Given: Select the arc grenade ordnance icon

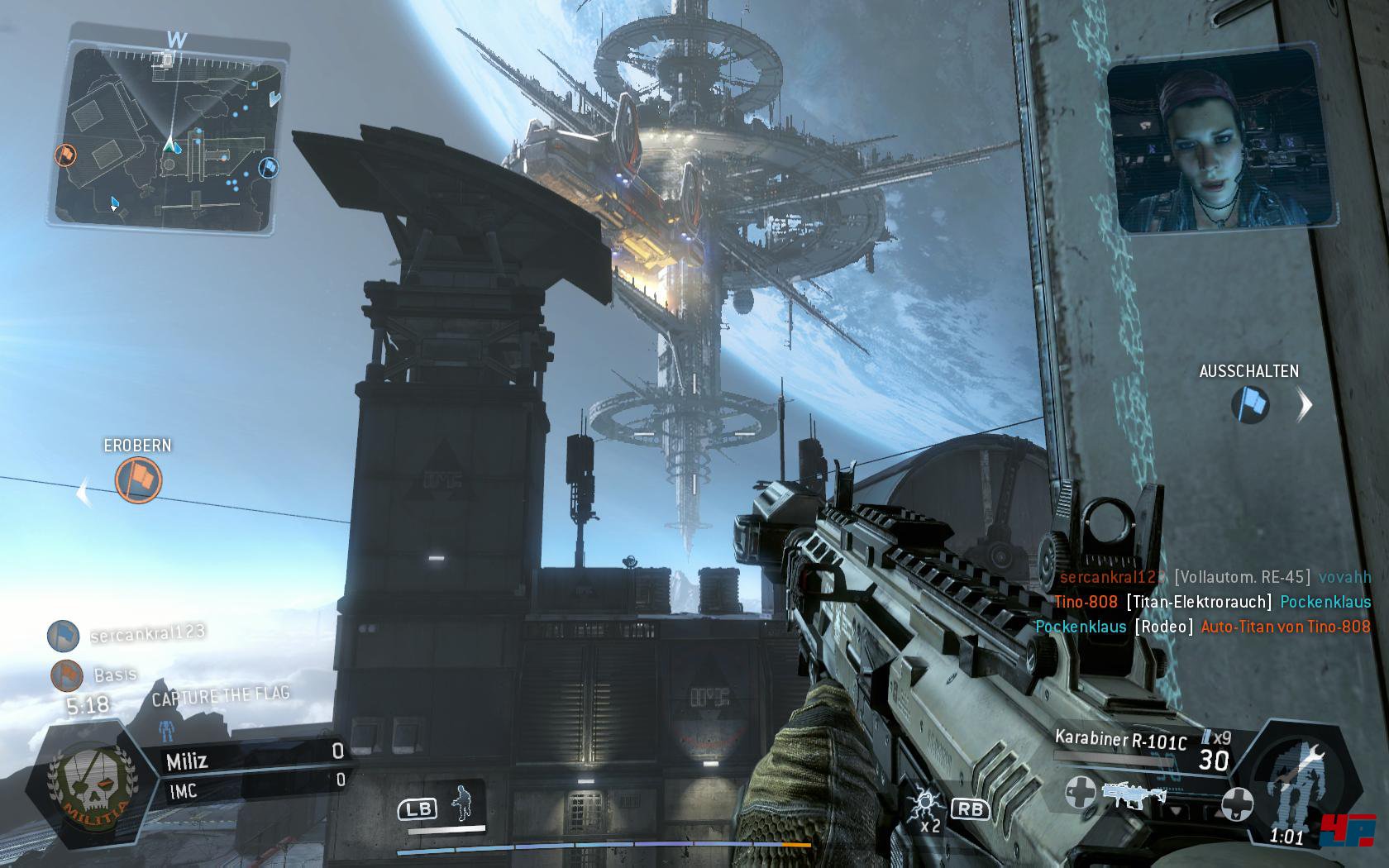Looking at the screenshot, I should pyautogui.click(x=926, y=805).
